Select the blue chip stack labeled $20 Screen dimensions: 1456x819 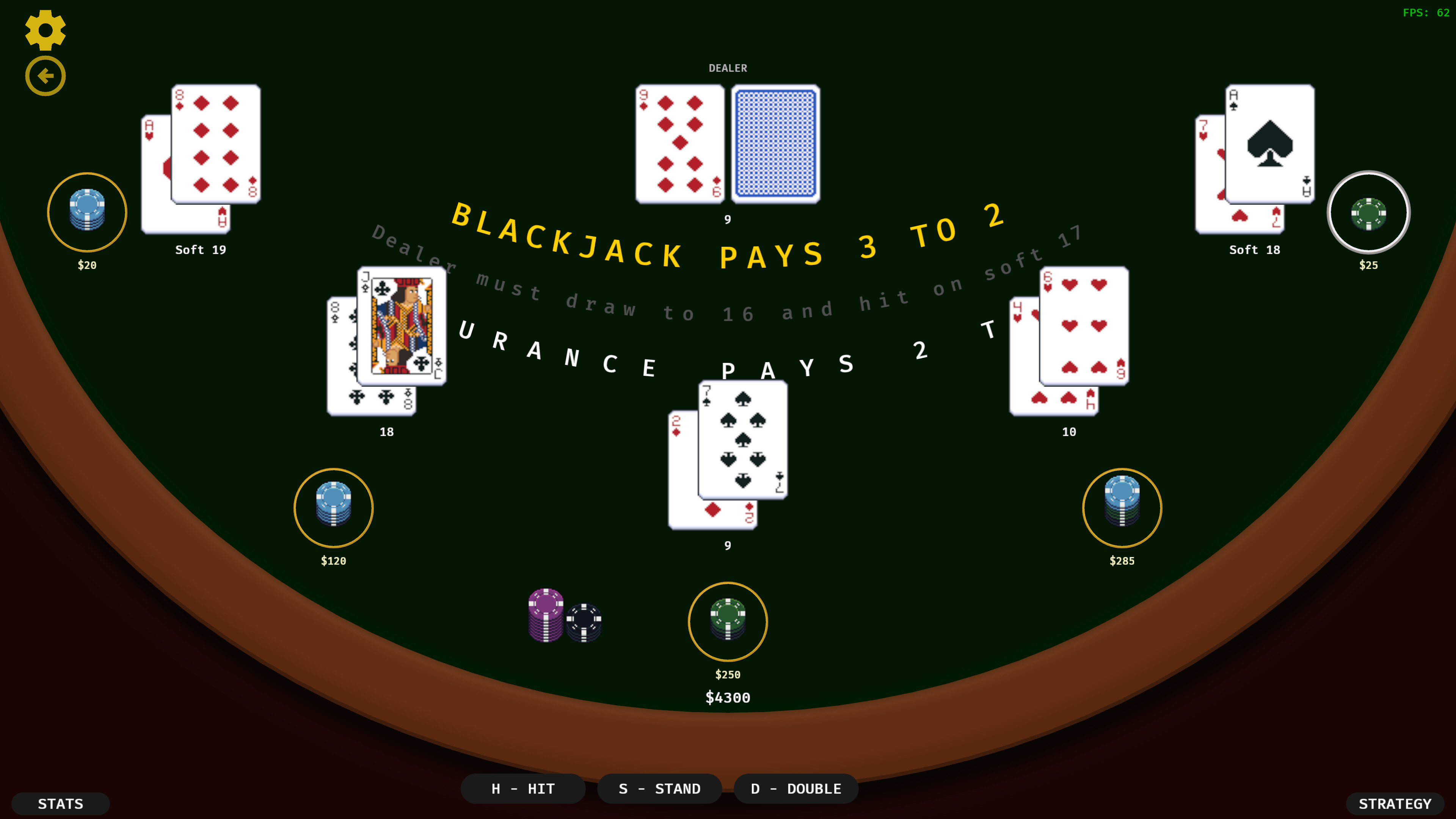[x=86, y=212]
